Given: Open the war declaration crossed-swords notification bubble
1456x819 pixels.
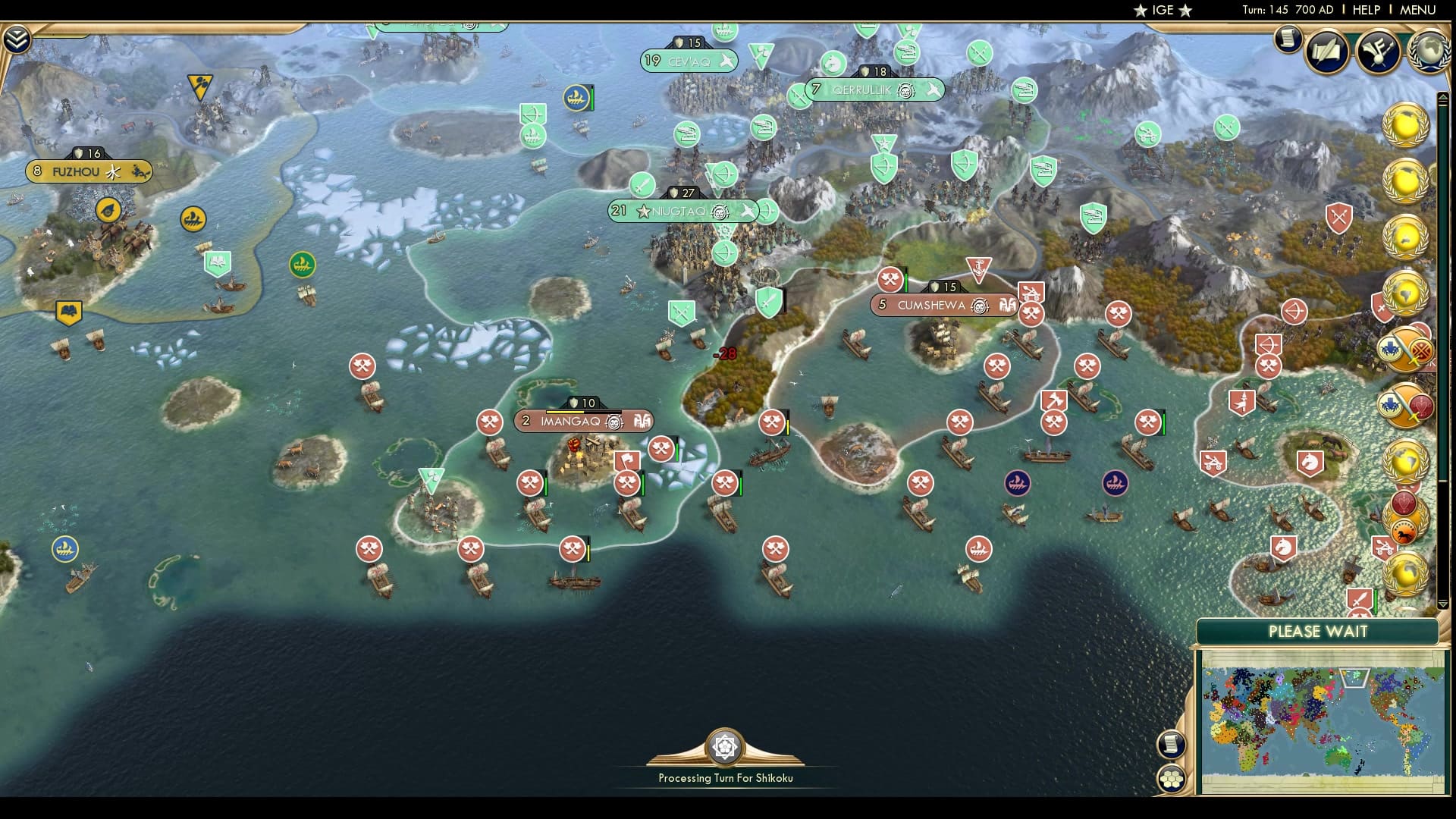Looking at the screenshot, I should pos(1405,349).
